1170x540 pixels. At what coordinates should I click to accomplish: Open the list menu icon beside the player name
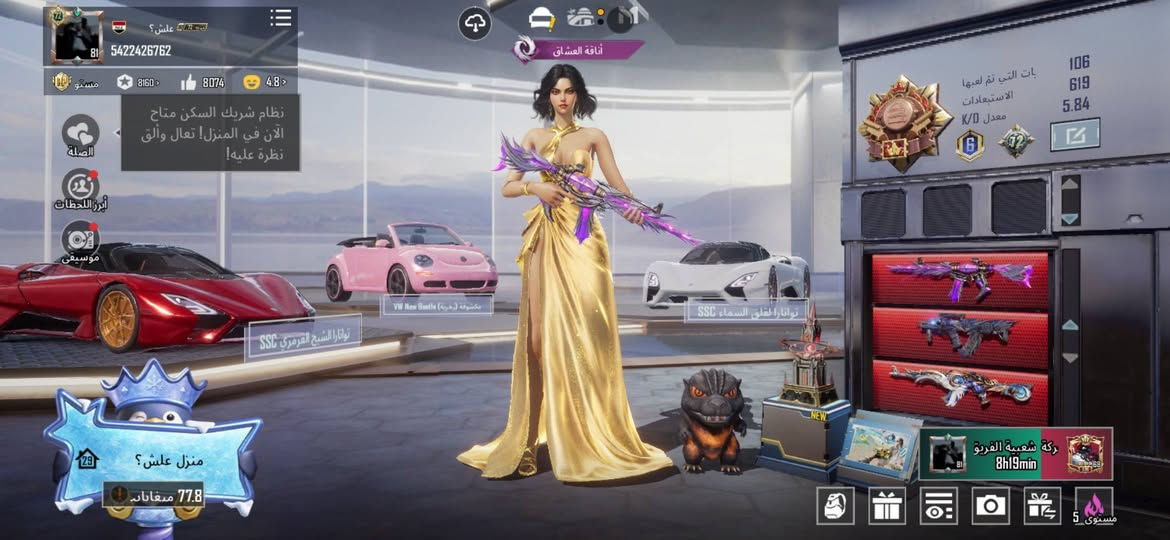[x=281, y=18]
